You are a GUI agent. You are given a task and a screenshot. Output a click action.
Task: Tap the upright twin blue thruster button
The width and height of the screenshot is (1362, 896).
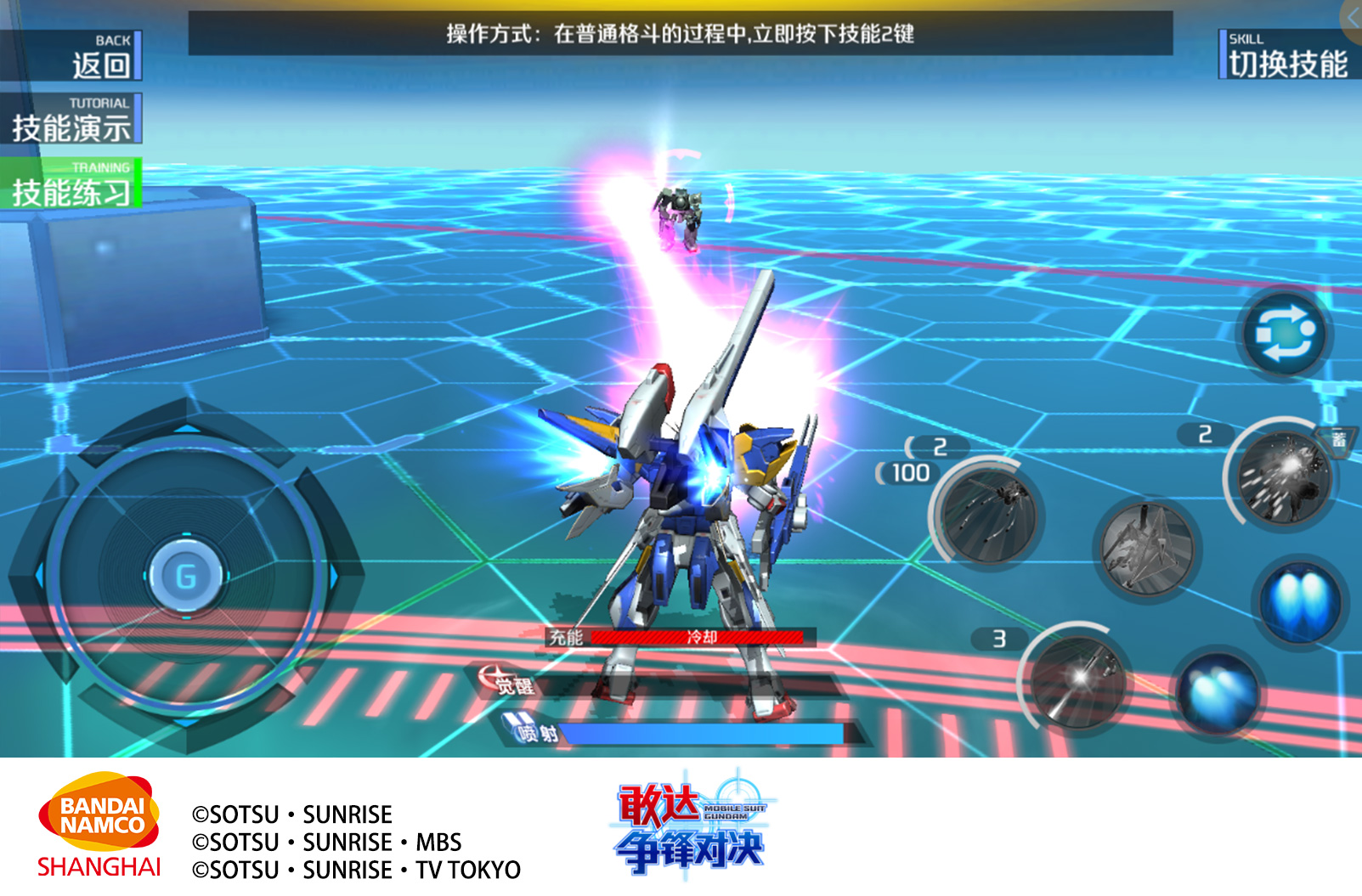[x=1299, y=600]
